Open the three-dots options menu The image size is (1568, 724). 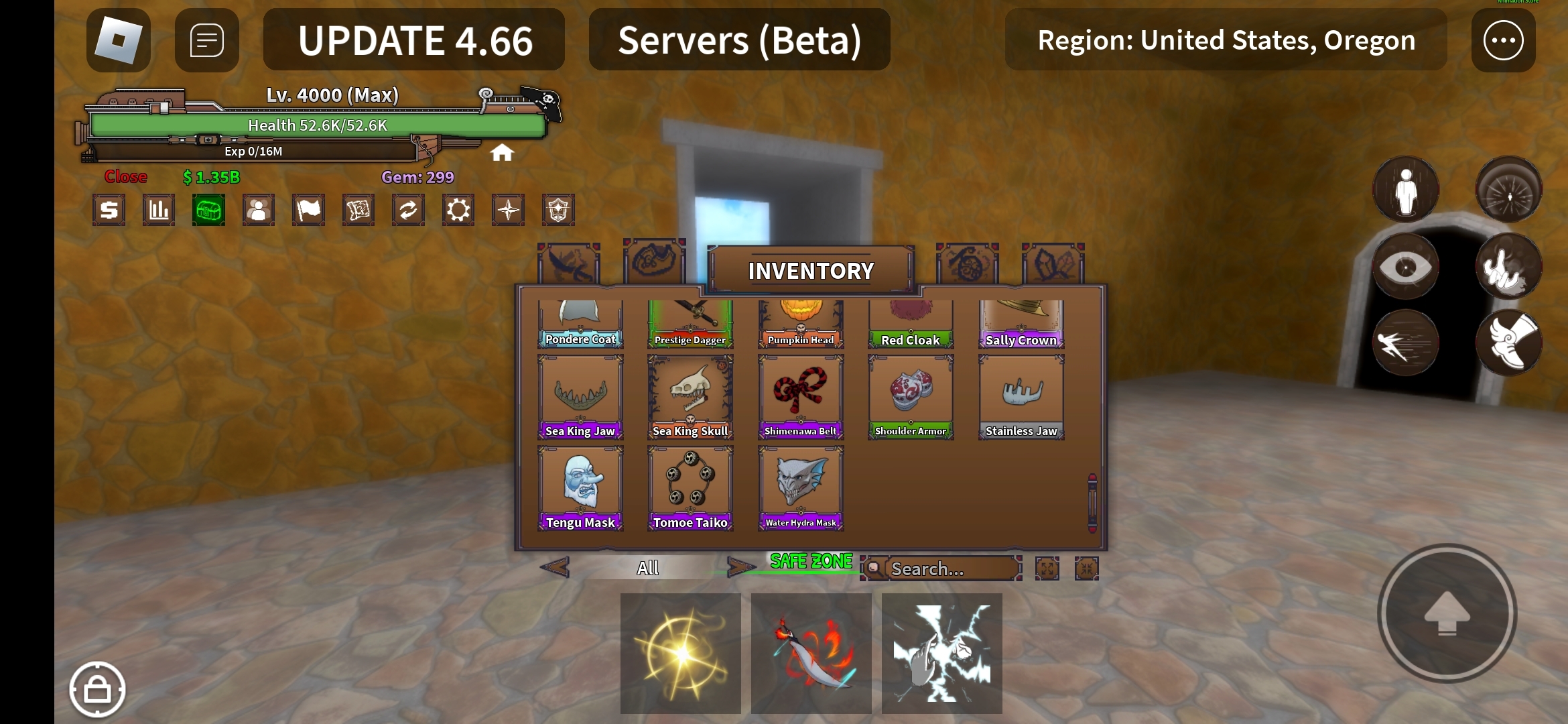pos(1503,40)
